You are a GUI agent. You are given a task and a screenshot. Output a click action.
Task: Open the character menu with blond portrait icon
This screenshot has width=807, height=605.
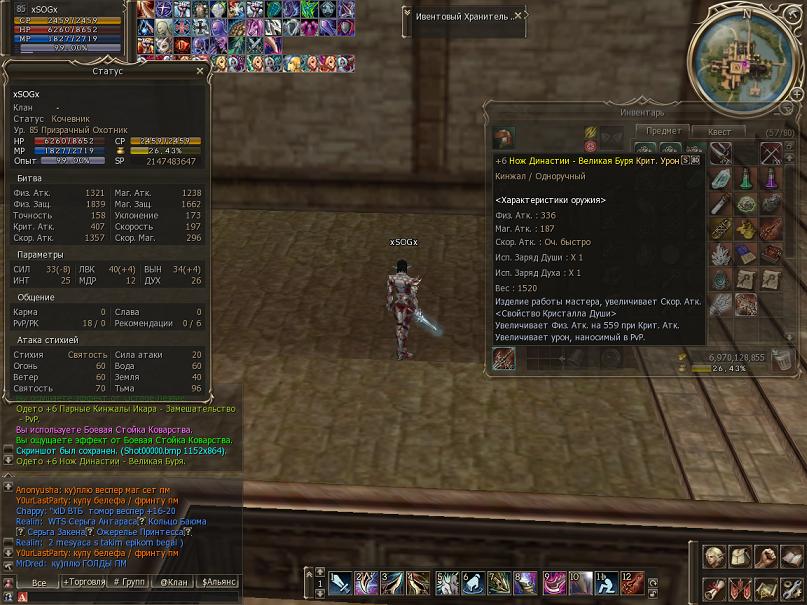[x=714, y=557]
